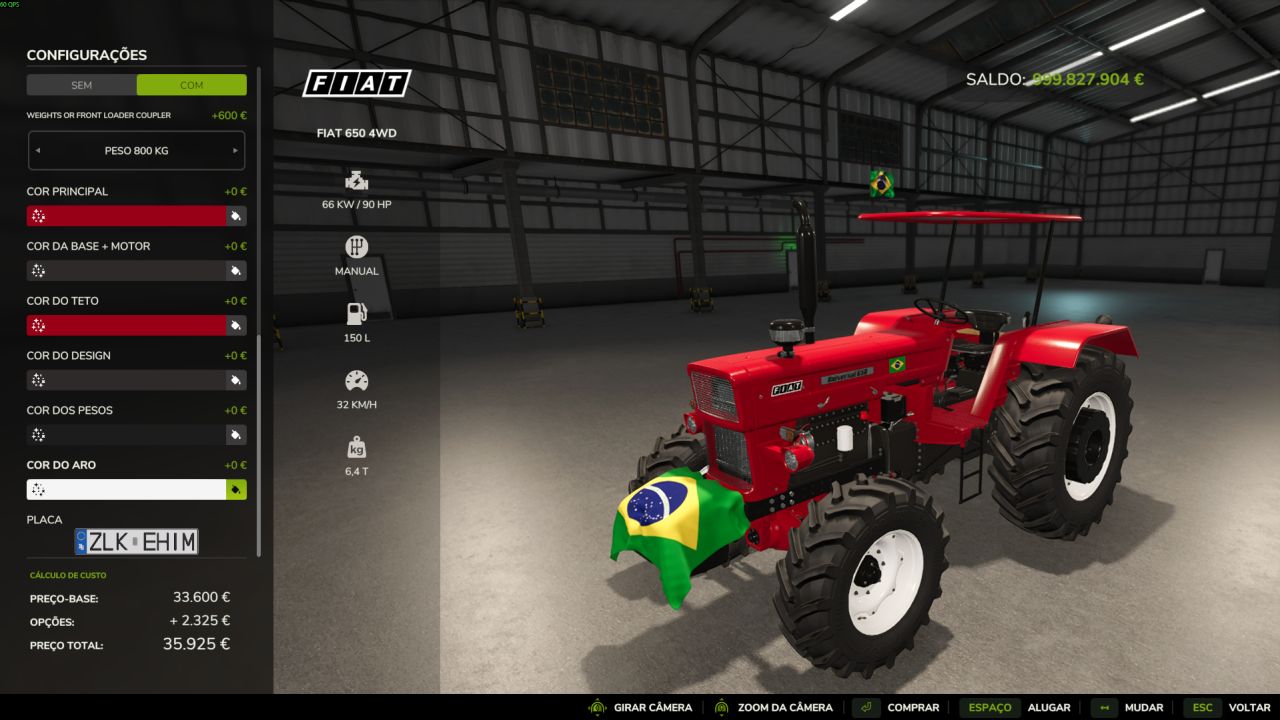Select the SEM option
Image resolution: width=1280 pixels, height=720 pixels.
[x=82, y=85]
